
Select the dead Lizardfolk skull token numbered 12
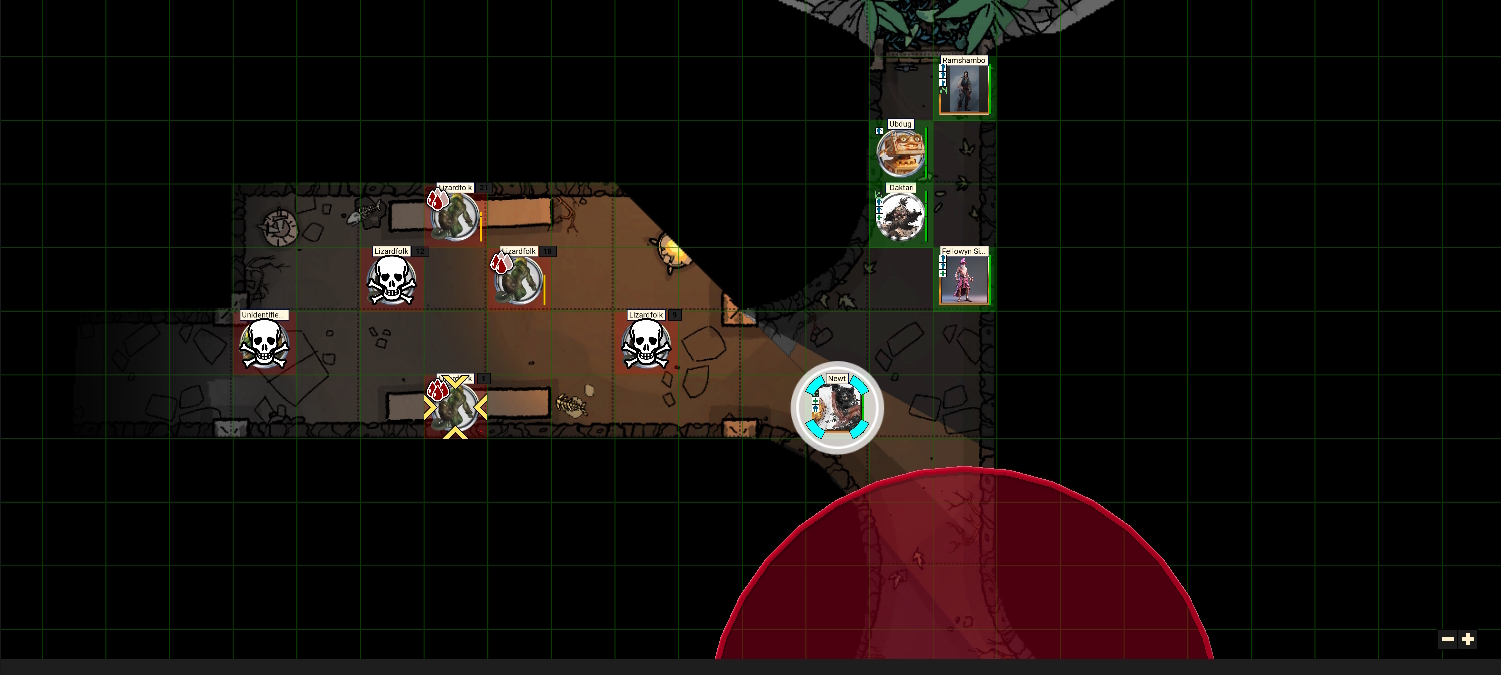coord(391,280)
